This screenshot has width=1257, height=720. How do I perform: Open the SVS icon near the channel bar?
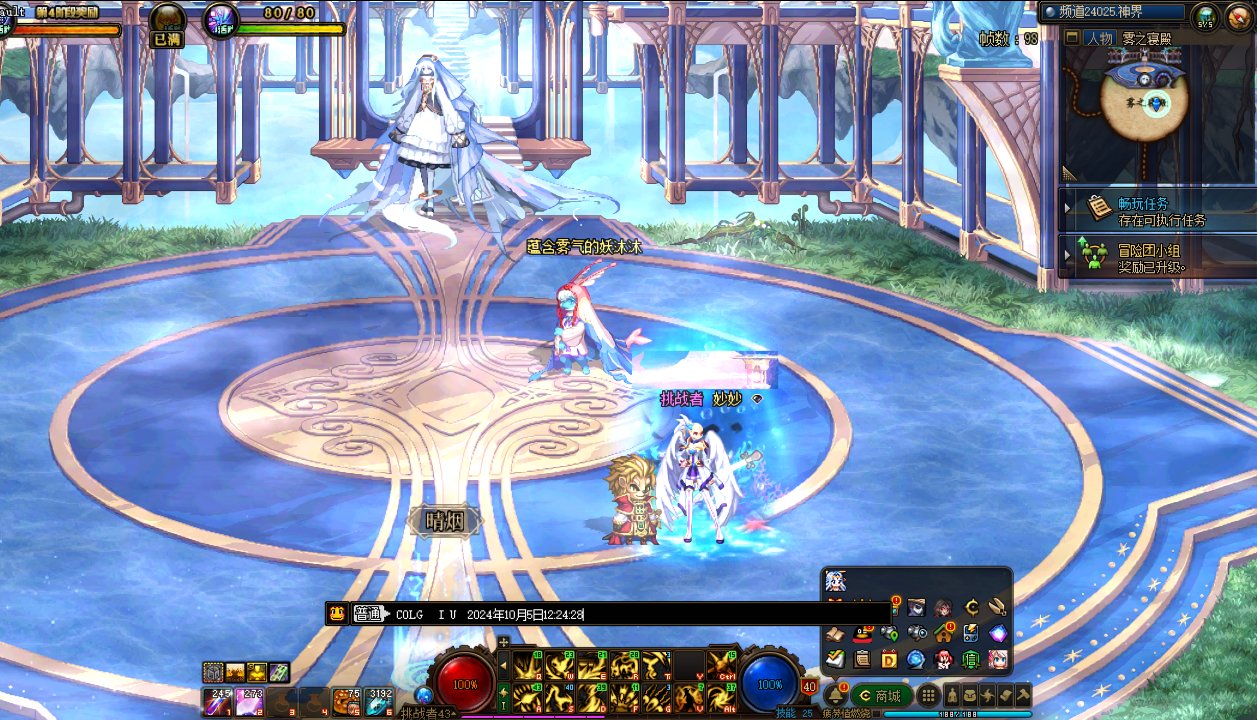pos(1204,15)
